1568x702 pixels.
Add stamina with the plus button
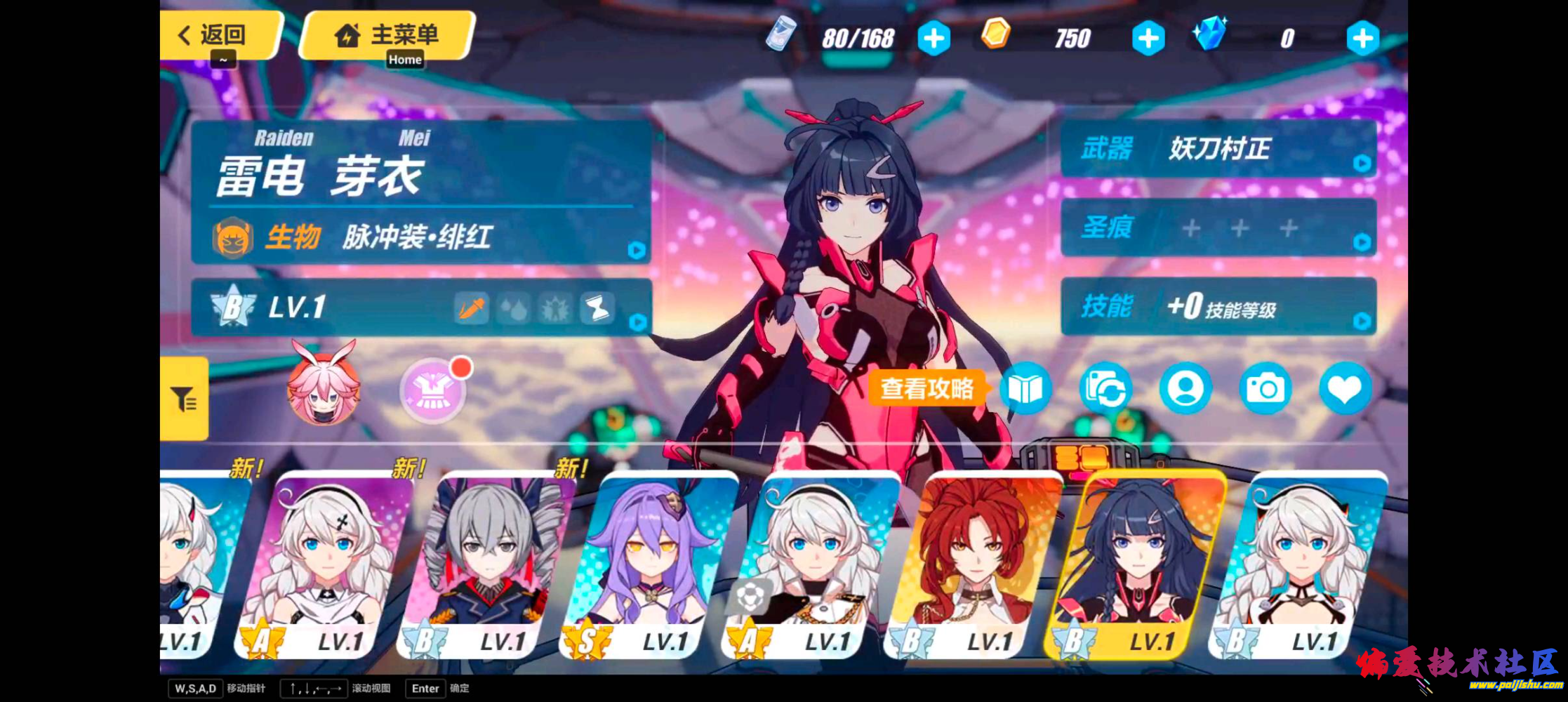click(x=934, y=38)
